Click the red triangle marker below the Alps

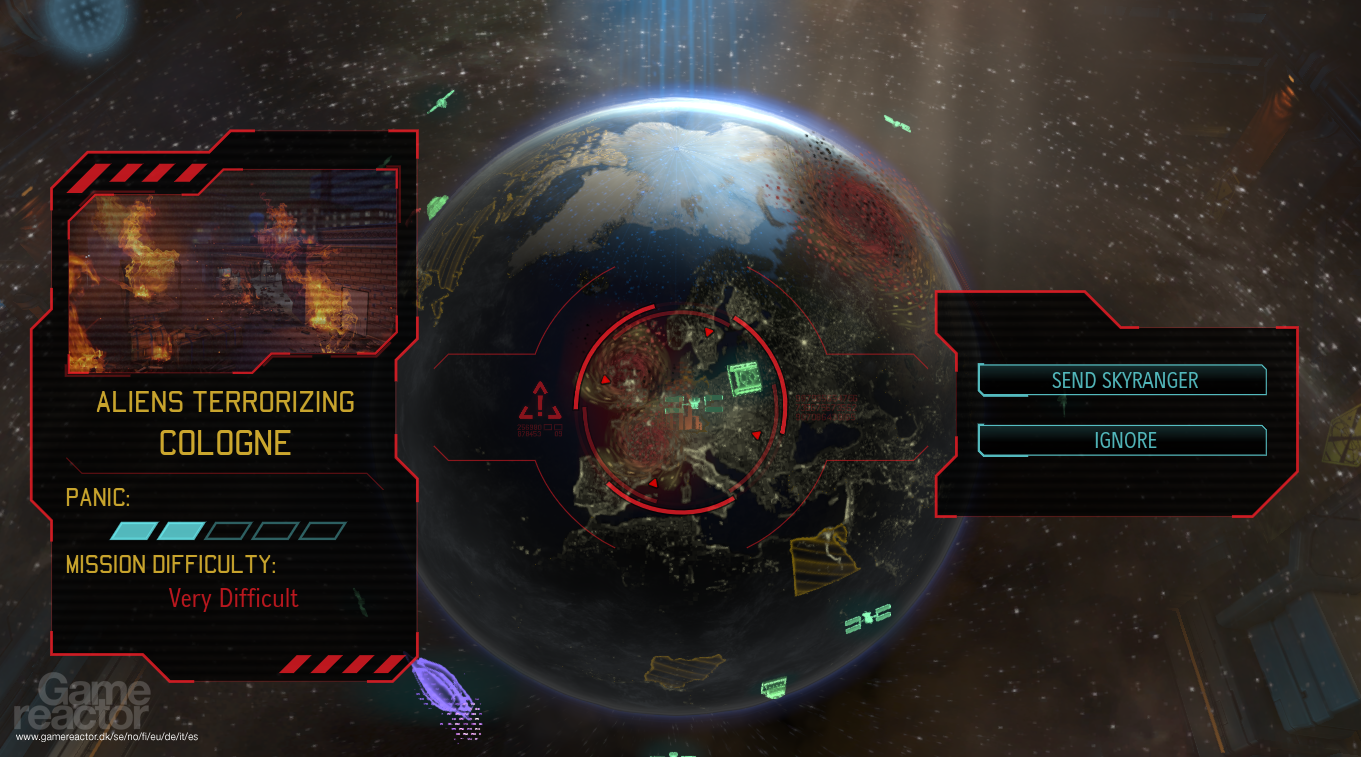654,481
